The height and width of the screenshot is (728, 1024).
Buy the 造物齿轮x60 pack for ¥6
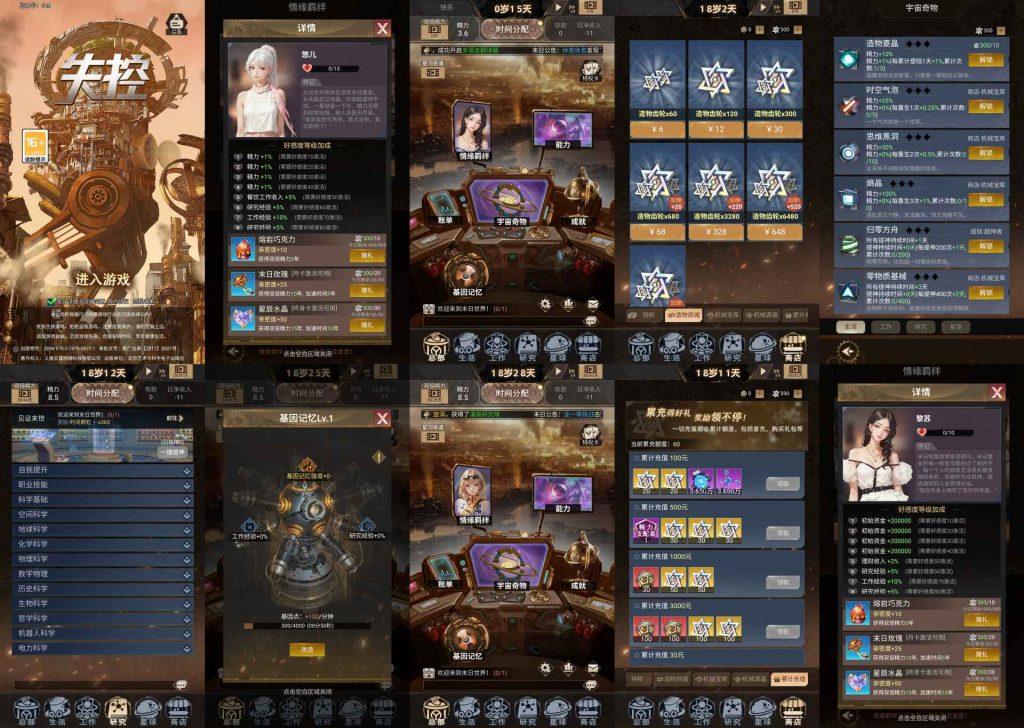tap(657, 129)
